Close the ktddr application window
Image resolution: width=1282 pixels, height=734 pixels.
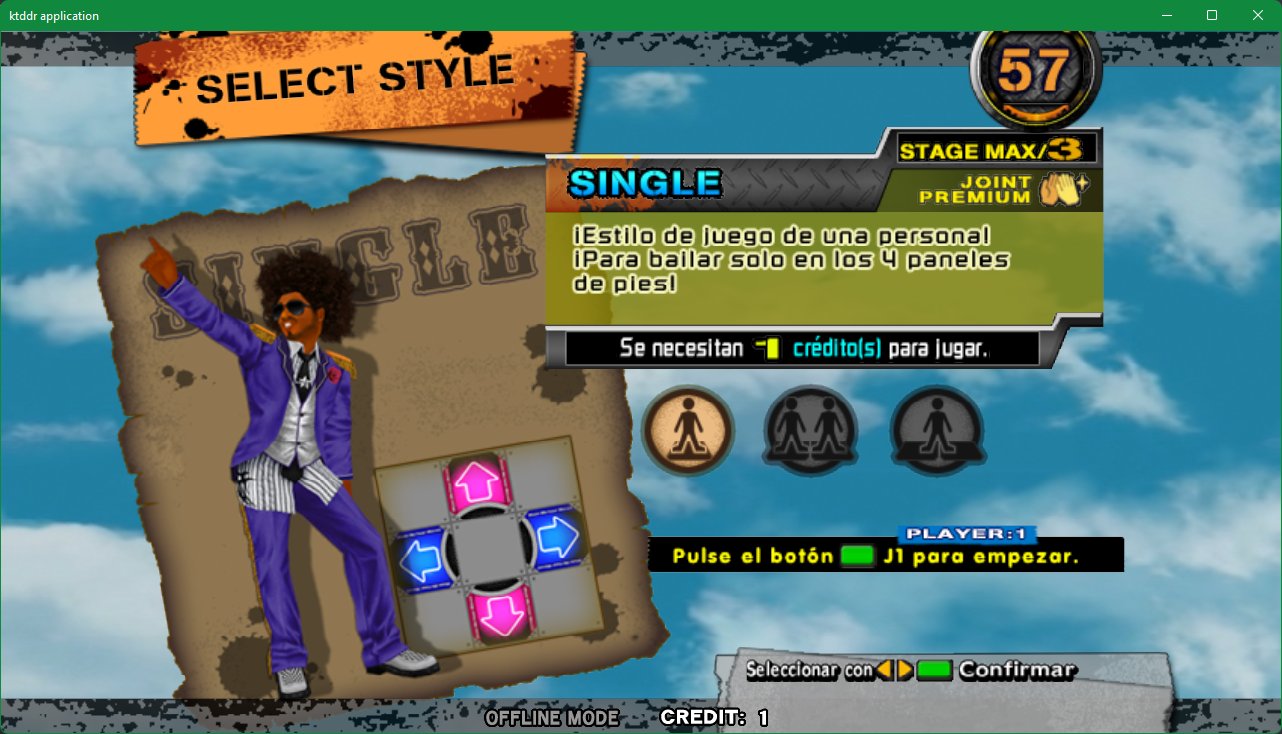pos(1257,15)
